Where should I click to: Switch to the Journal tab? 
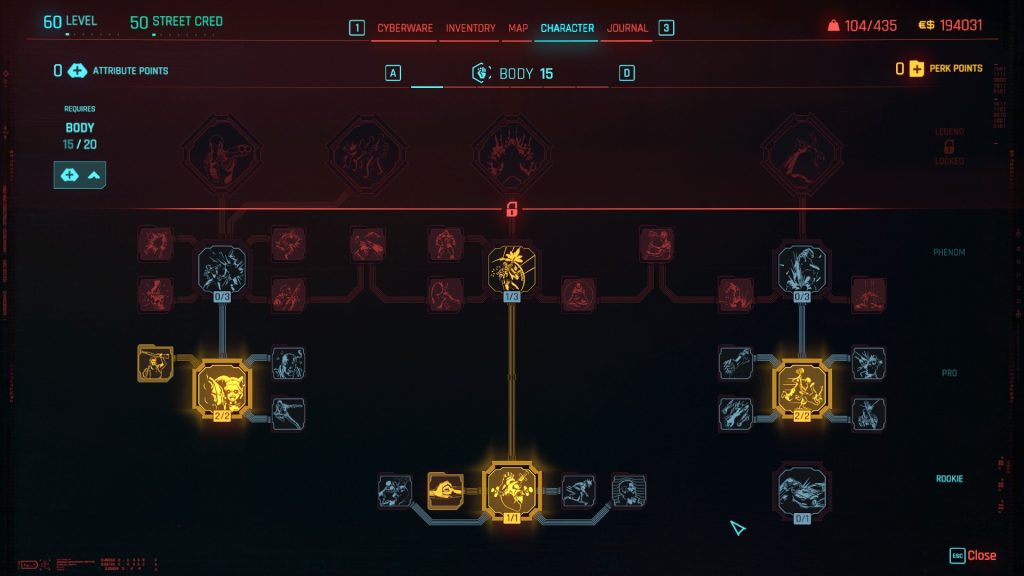pos(627,28)
